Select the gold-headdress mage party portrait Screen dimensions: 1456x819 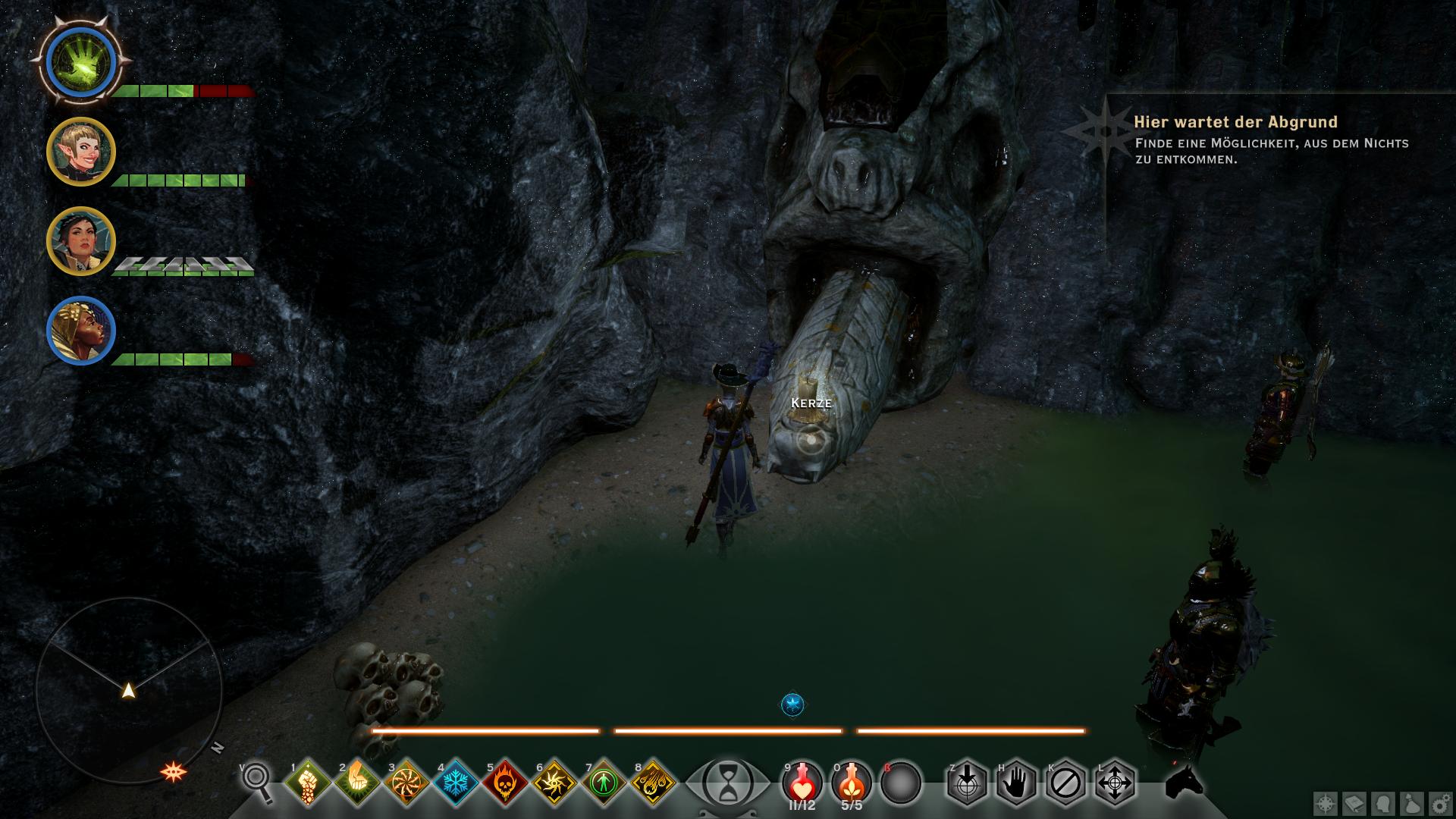pos(81,332)
